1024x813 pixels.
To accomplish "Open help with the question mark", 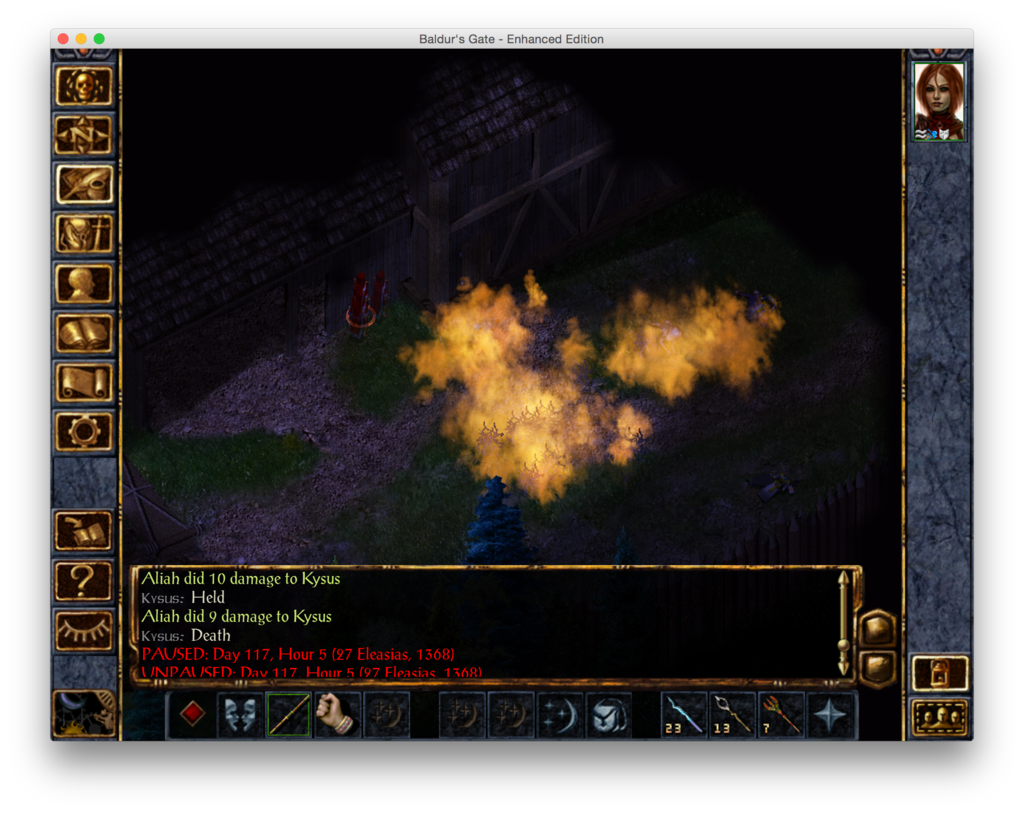I will 84,581.
